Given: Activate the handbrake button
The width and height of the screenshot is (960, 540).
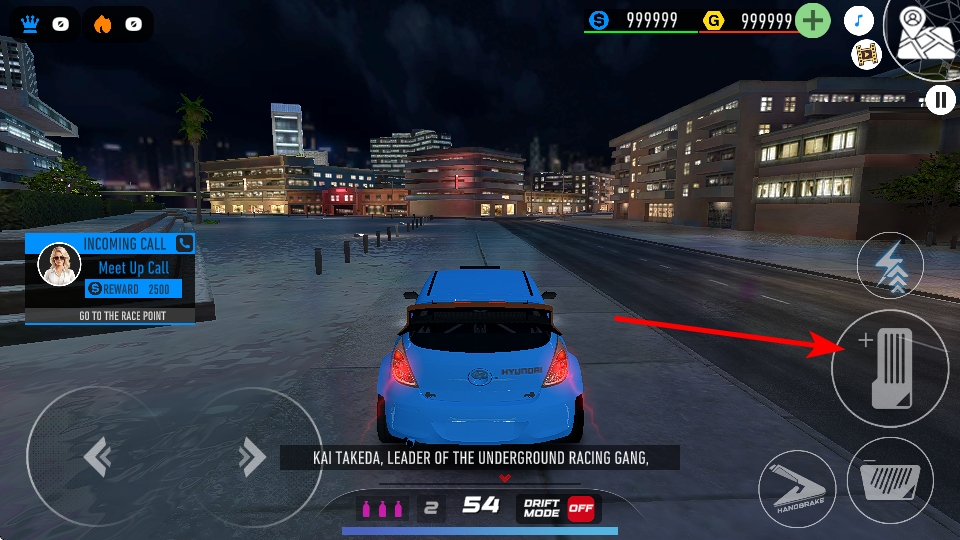Looking at the screenshot, I should [x=796, y=489].
